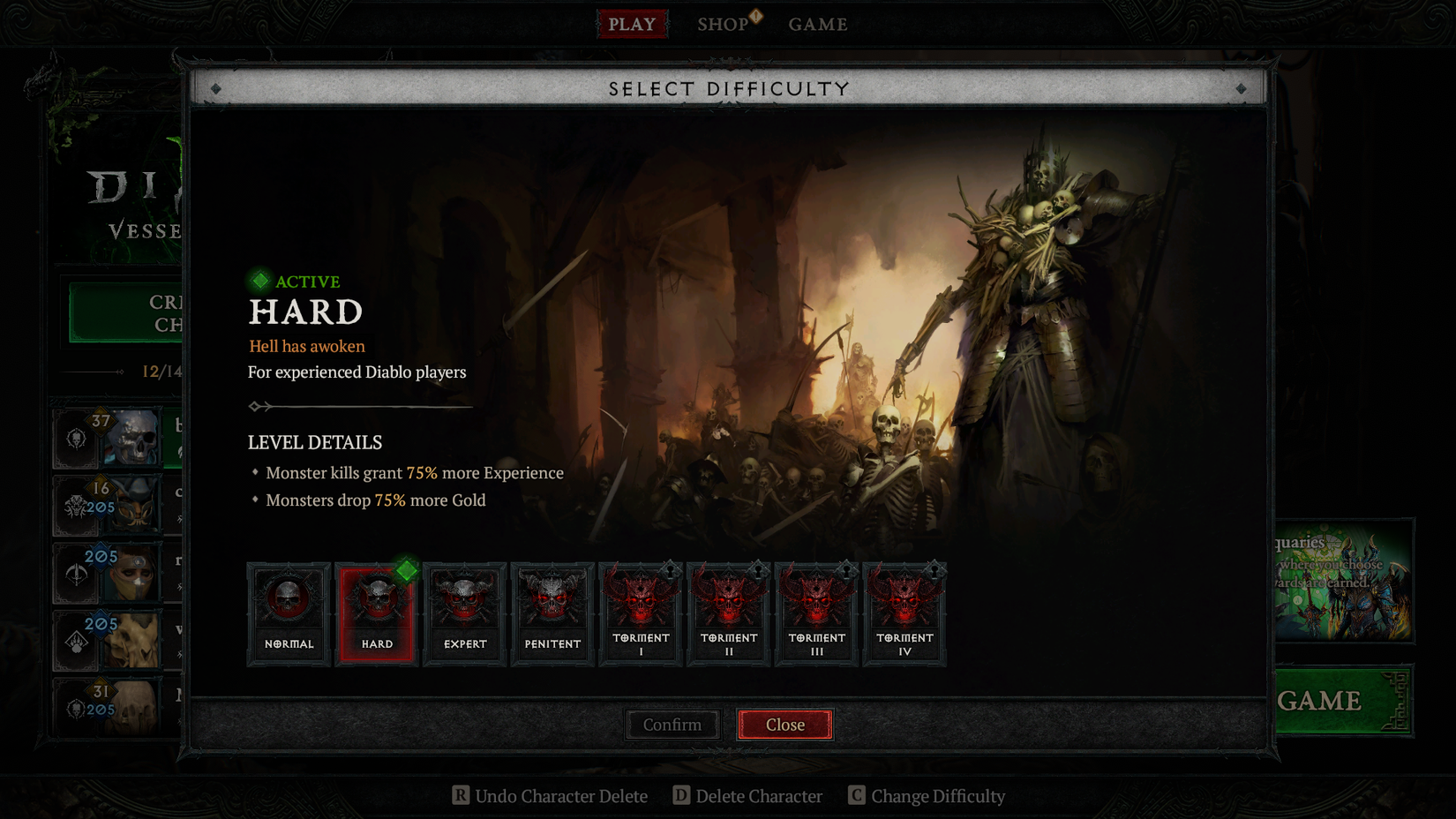The width and height of the screenshot is (1456, 819).
Task: Click the Spiritborn class icon on the level 16 character
Action: [x=76, y=506]
